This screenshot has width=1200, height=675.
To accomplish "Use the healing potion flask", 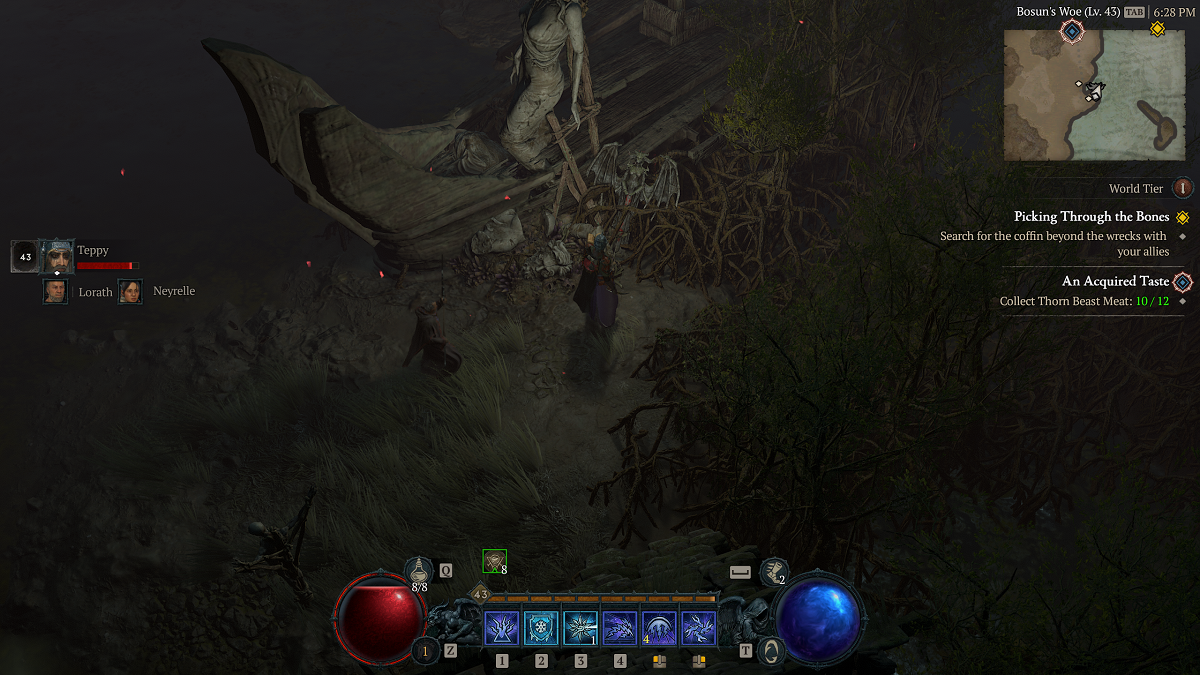I will click(x=419, y=570).
